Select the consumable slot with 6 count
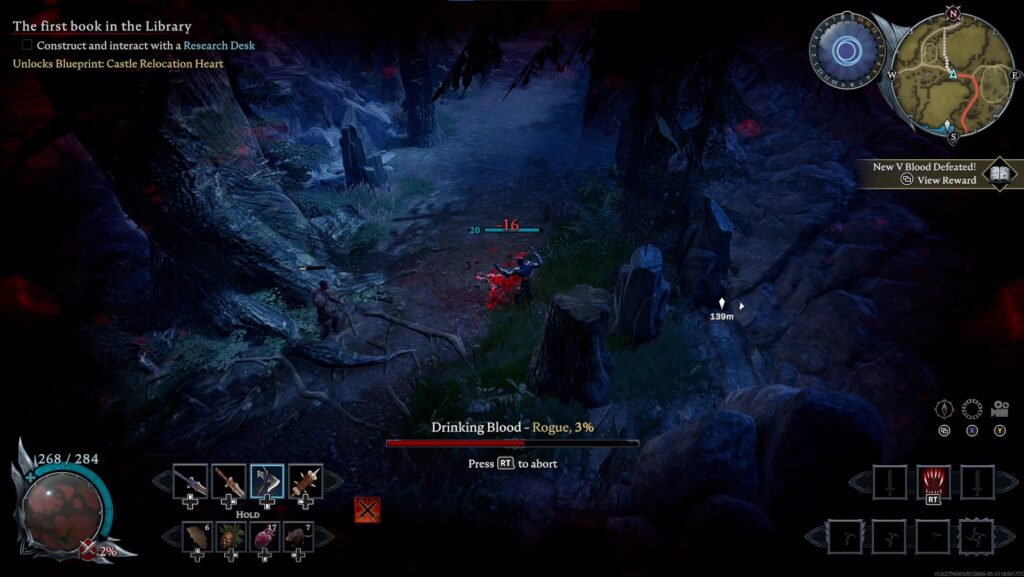The image size is (1024, 577). 194,537
